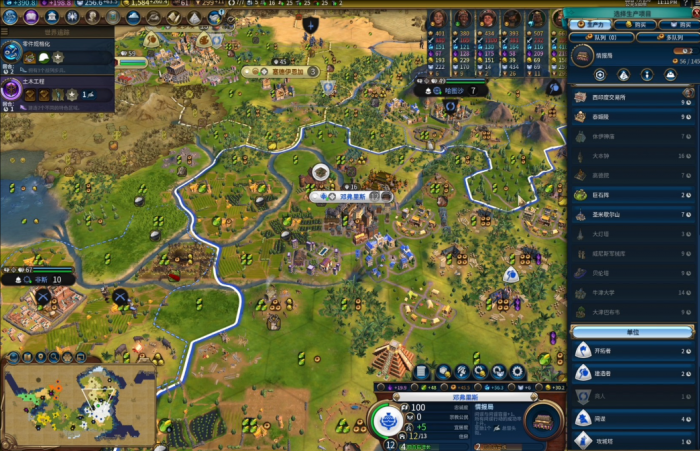Pick 巨石阵 (Stonehenge) wonder for production

coord(632,195)
